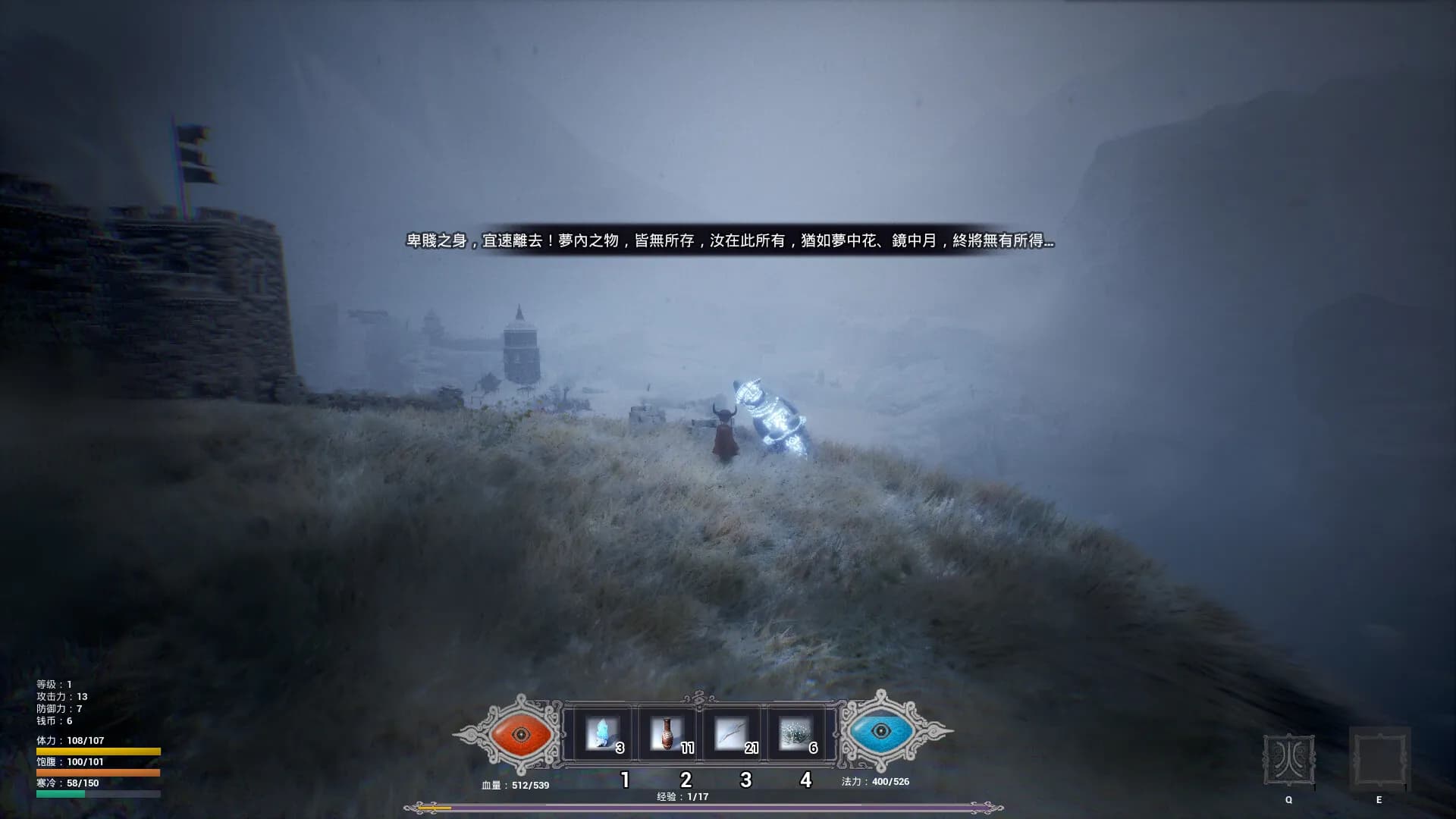Select the blue crystal in hotbar slot 1
The image size is (1456, 819).
pyautogui.click(x=603, y=733)
